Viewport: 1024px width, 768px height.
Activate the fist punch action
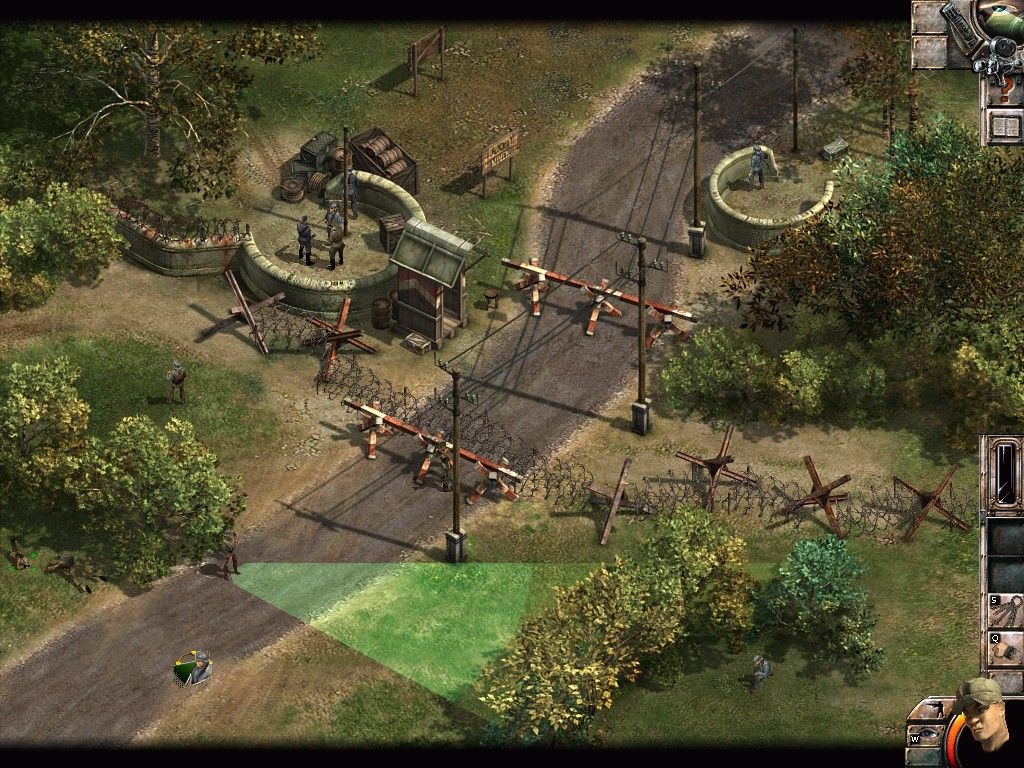click(1004, 650)
